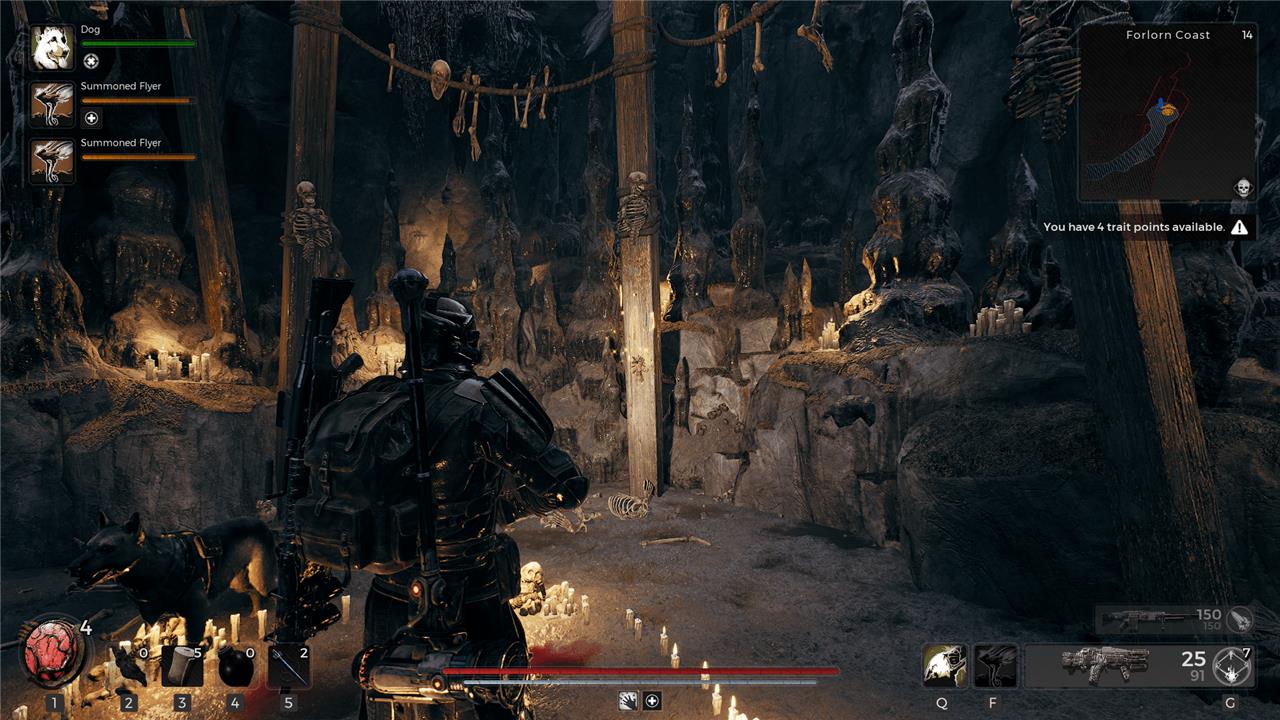Choose the black bomb item slot
Image resolution: width=1280 pixels, height=720 pixels.
[235, 667]
